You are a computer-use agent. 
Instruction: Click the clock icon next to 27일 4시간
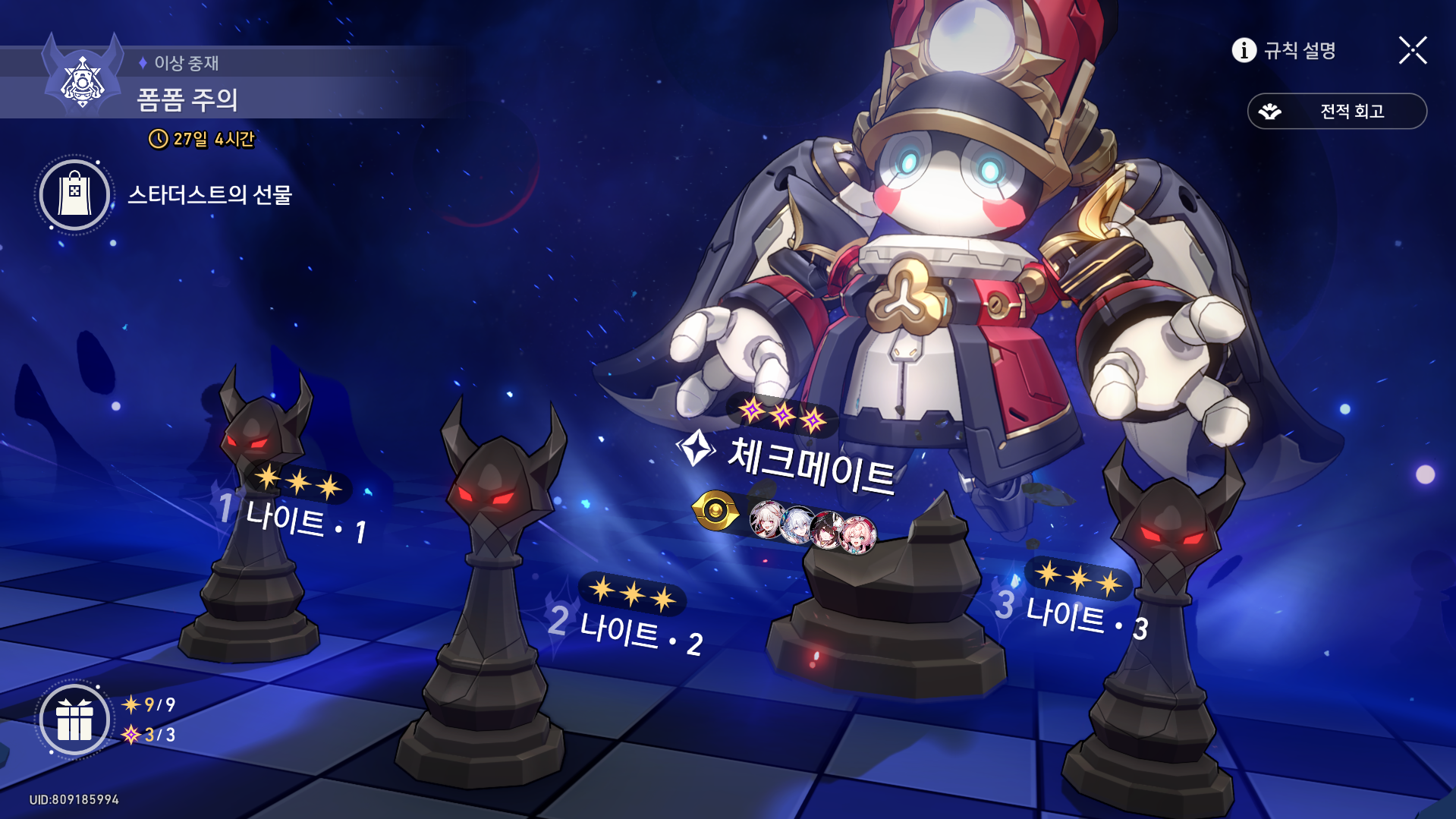(157, 139)
